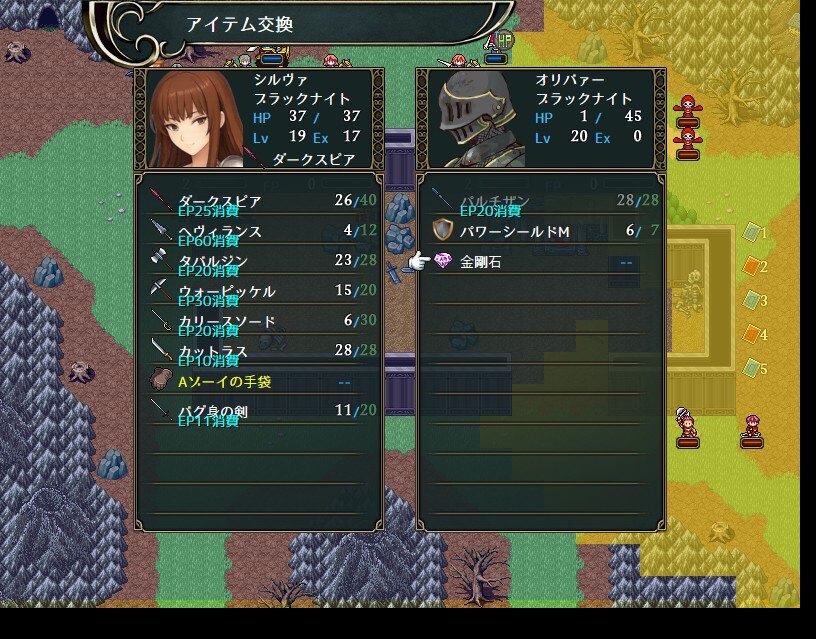Pick the タバルジン axe entry
This screenshot has width=816, height=639.
(258, 262)
